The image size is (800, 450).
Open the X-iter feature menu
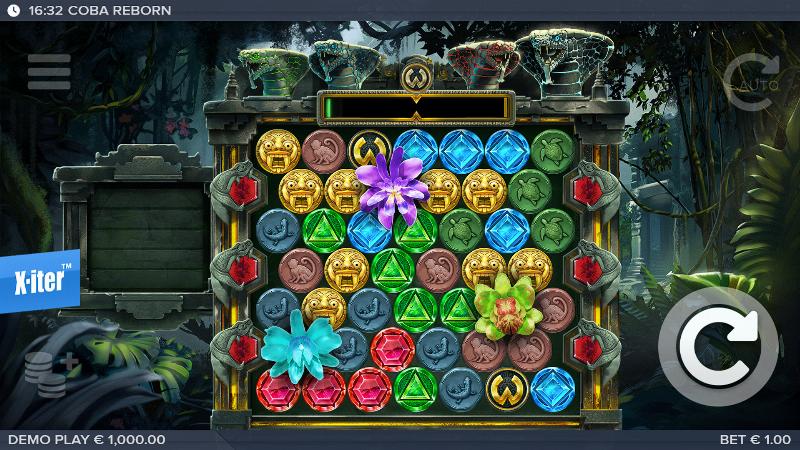tap(38, 282)
